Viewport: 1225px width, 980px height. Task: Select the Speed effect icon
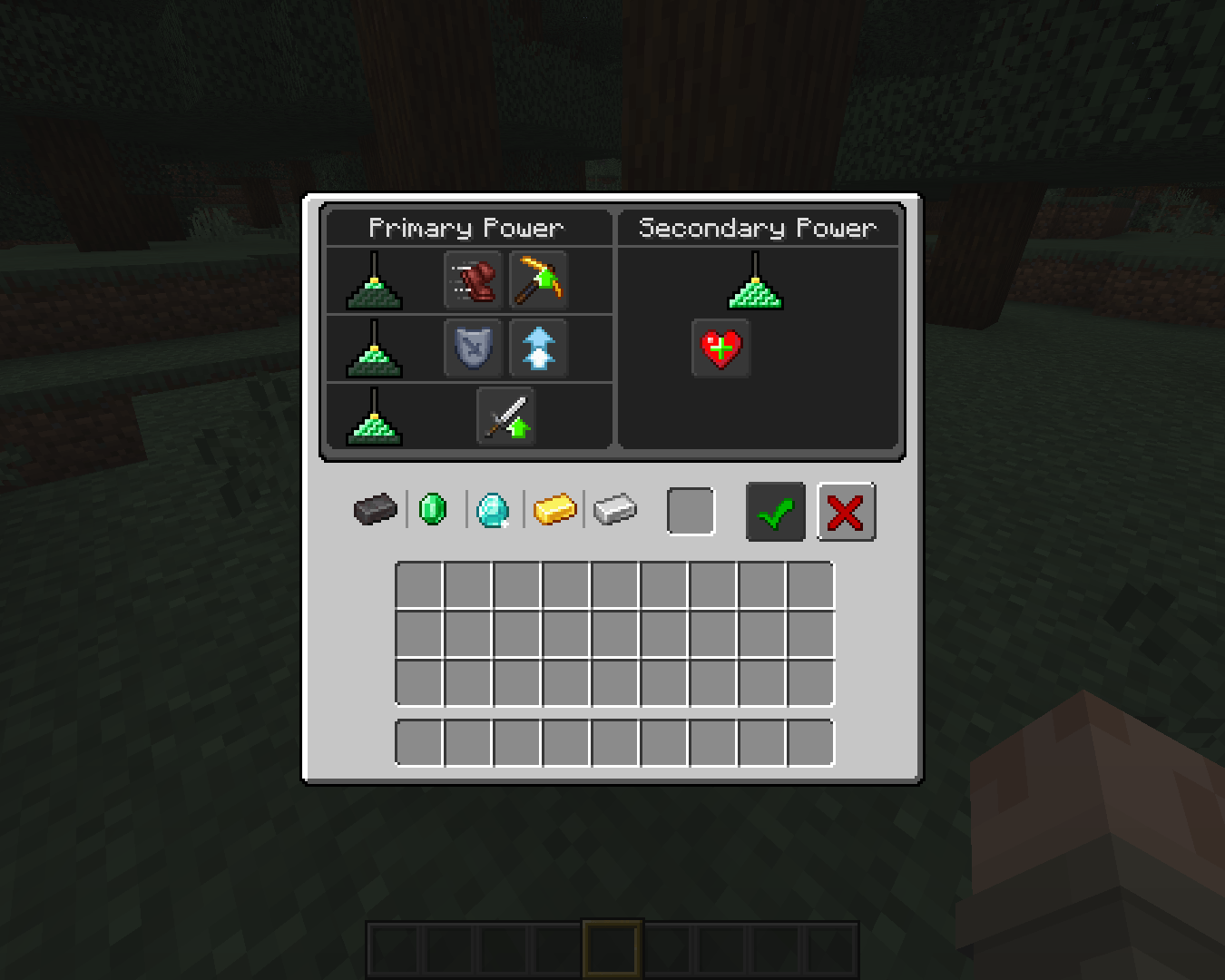[473, 281]
